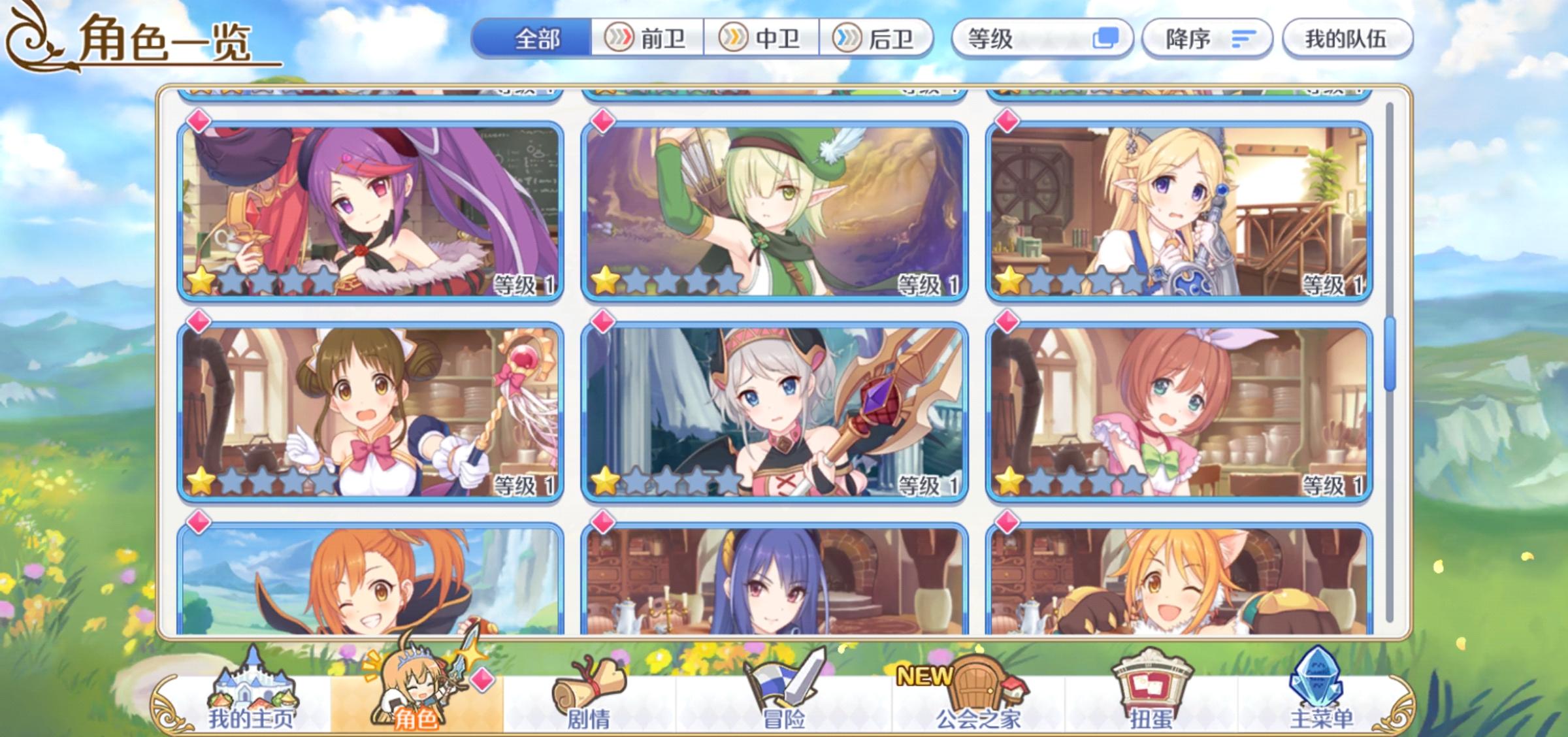Switch to the 全部 tab
This screenshot has height=737, width=1568.
(538, 39)
